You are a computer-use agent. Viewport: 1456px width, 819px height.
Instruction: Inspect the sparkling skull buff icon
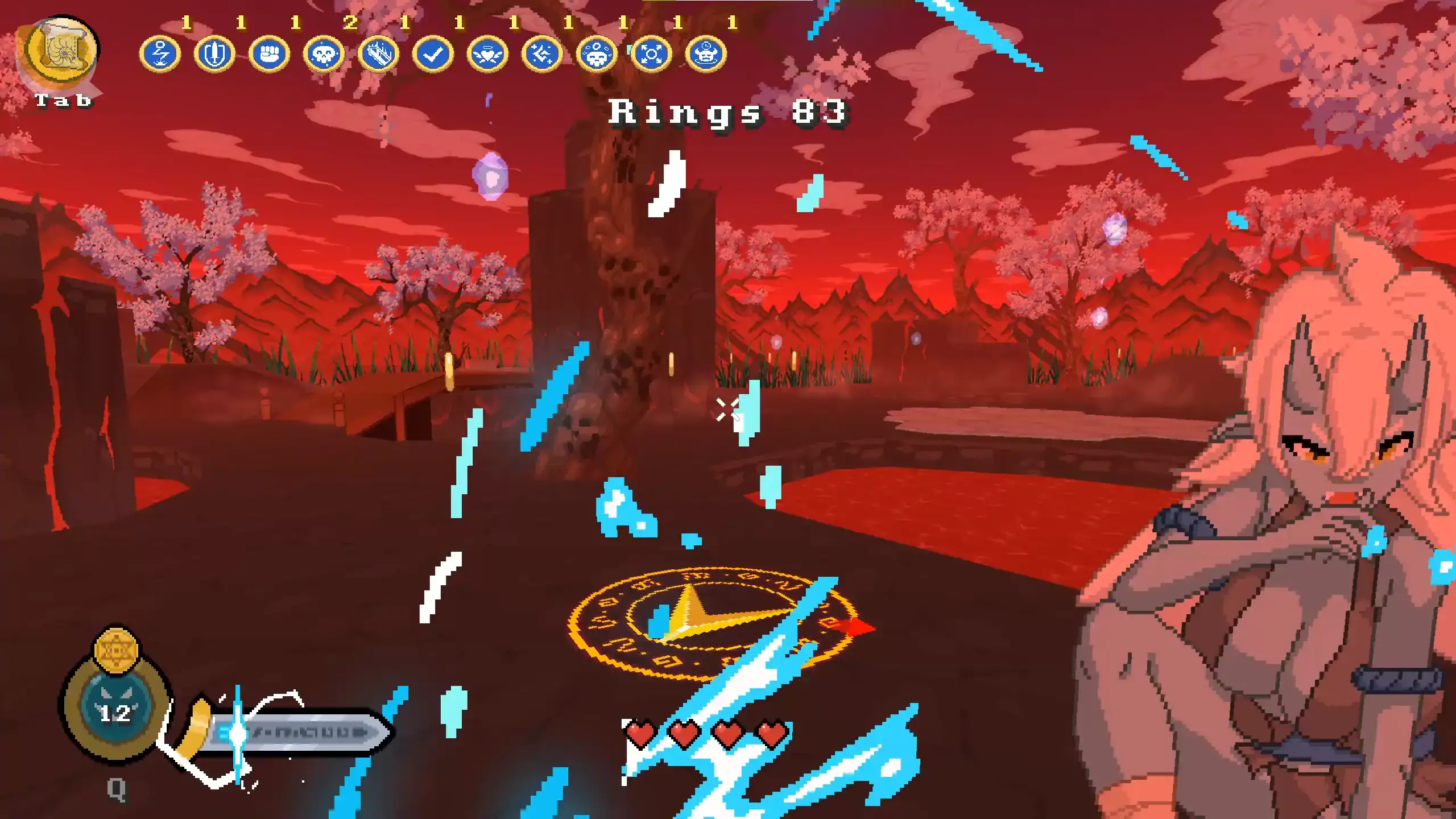point(324,55)
